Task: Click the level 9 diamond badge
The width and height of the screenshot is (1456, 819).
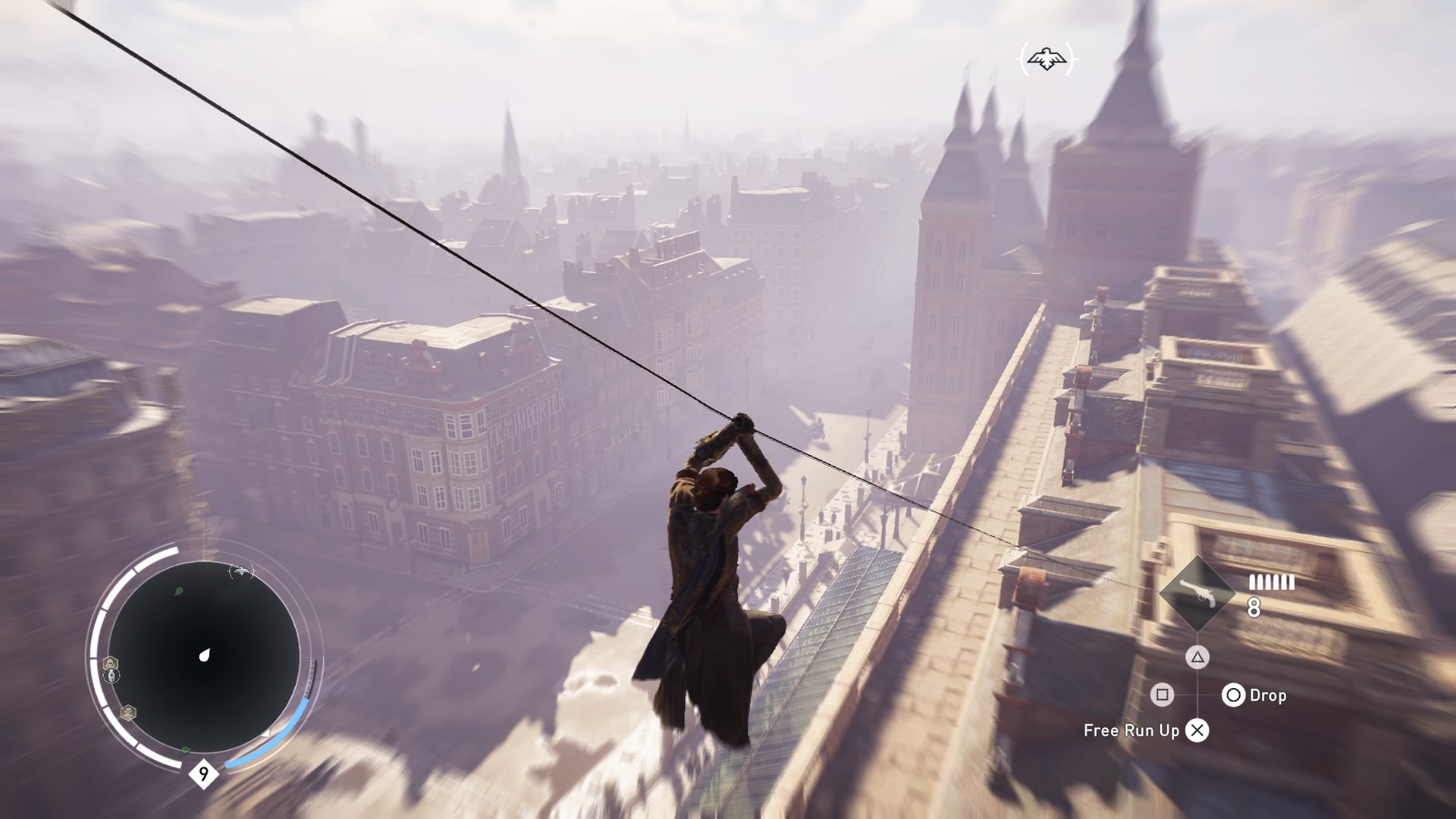Action: pos(203,774)
